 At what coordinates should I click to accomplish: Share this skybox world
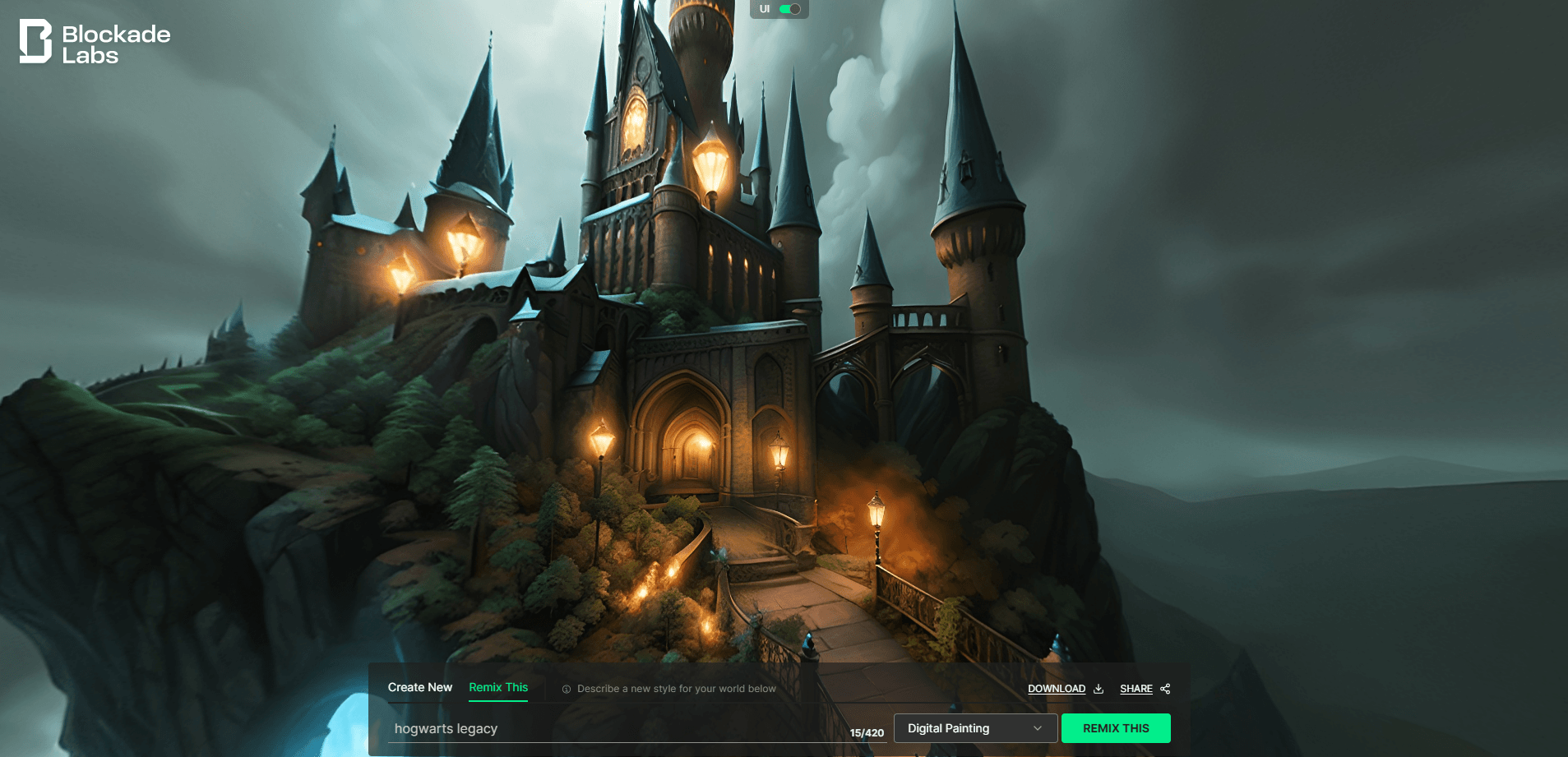click(1144, 689)
